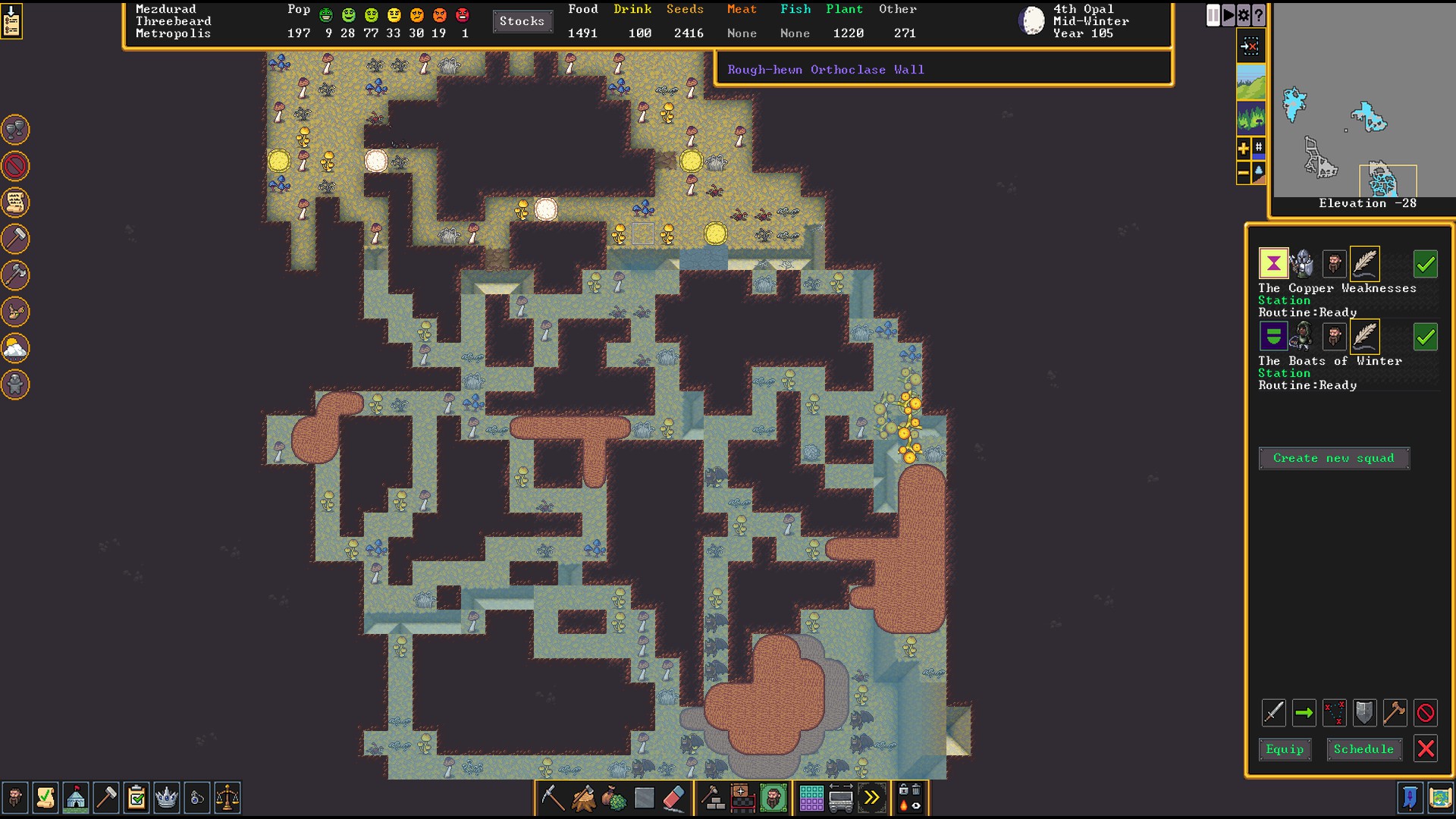Image resolution: width=1456 pixels, height=819 pixels.
Task: Open the justice scales screen
Action: click(227, 798)
